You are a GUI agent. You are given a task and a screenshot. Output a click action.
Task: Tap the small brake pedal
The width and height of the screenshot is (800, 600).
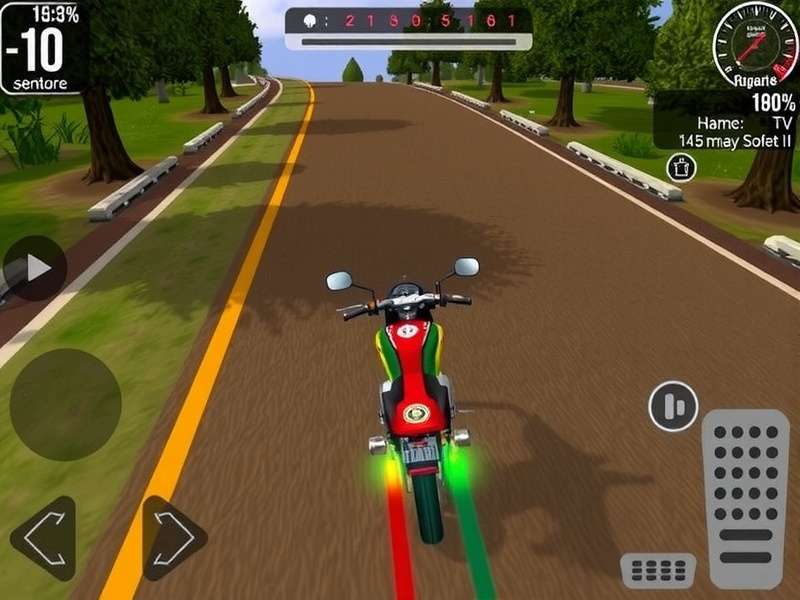coord(658,571)
